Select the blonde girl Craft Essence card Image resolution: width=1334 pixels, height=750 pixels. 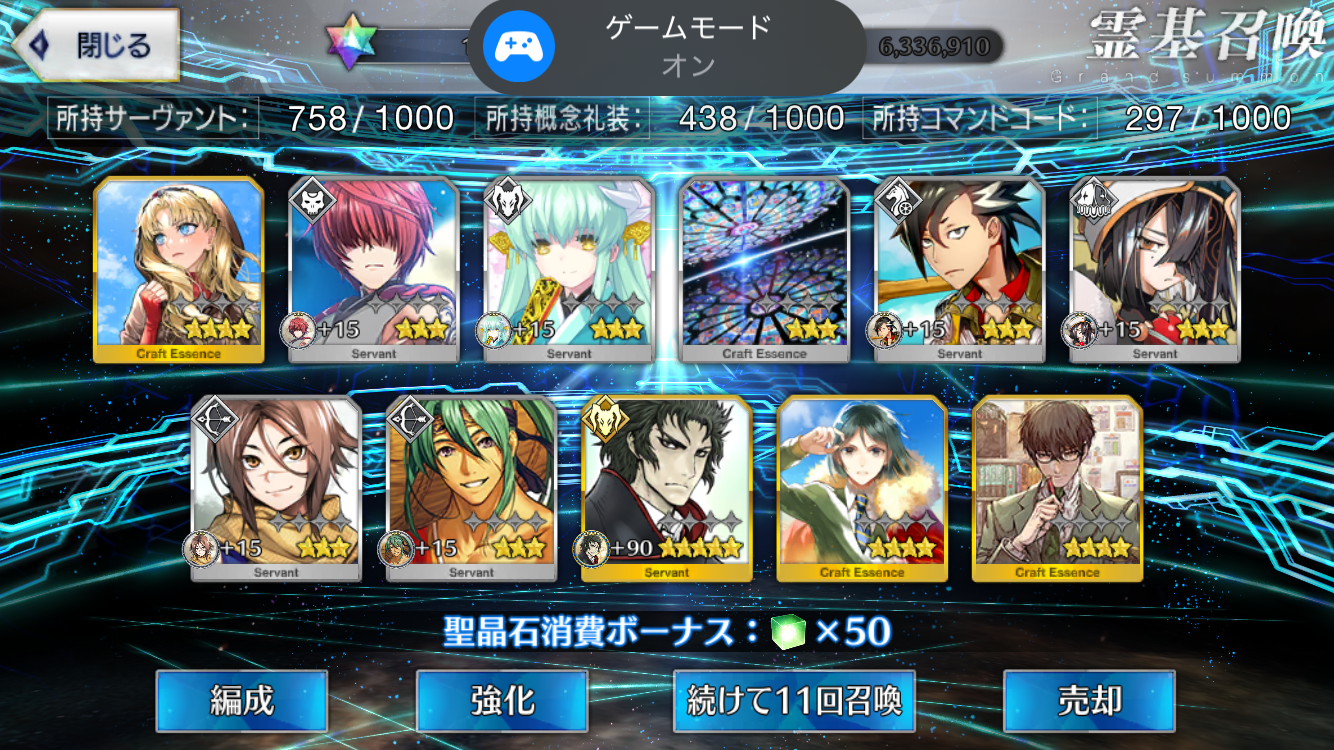coord(179,269)
